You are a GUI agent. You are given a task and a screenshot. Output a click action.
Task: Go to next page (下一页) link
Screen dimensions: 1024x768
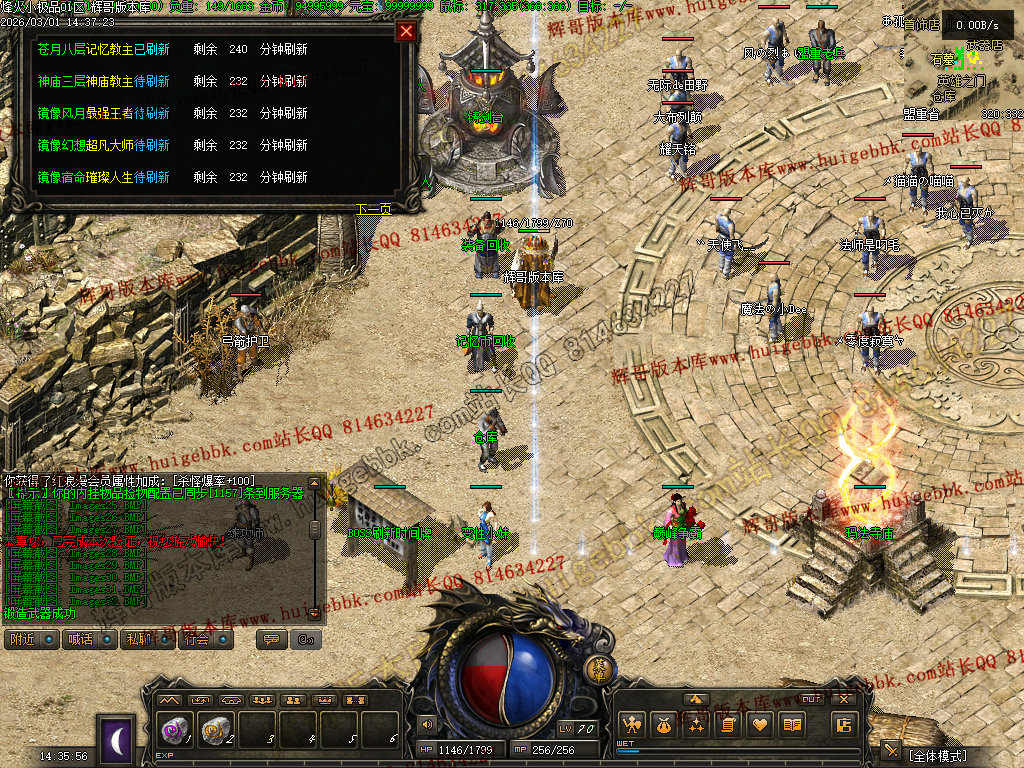373,209
